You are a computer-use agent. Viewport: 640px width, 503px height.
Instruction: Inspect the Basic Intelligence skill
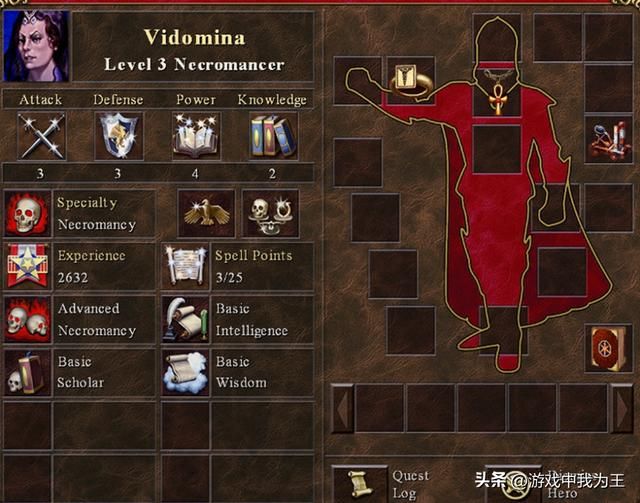(185, 320)
